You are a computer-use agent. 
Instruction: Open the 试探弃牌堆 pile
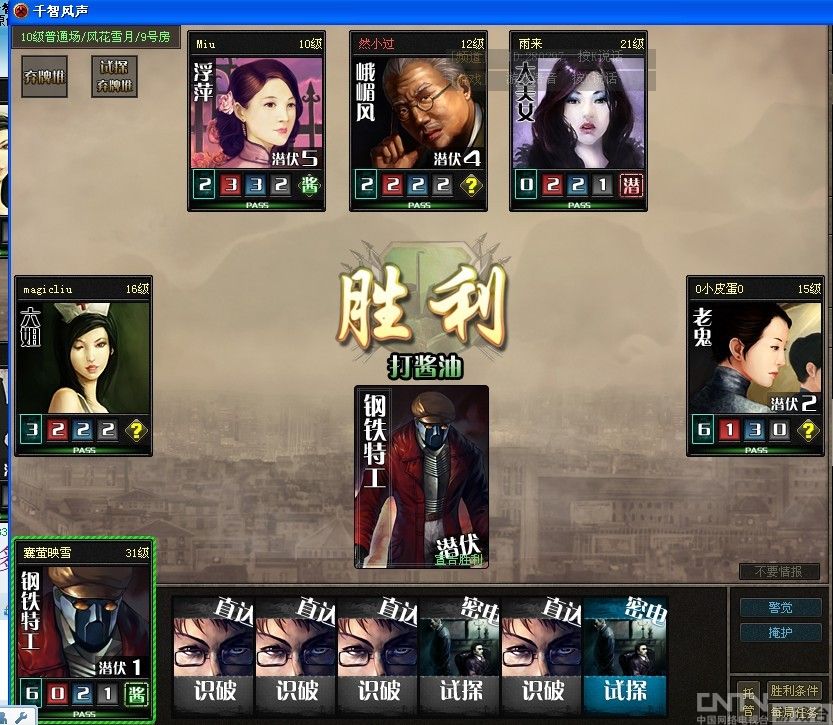[113, 76]
